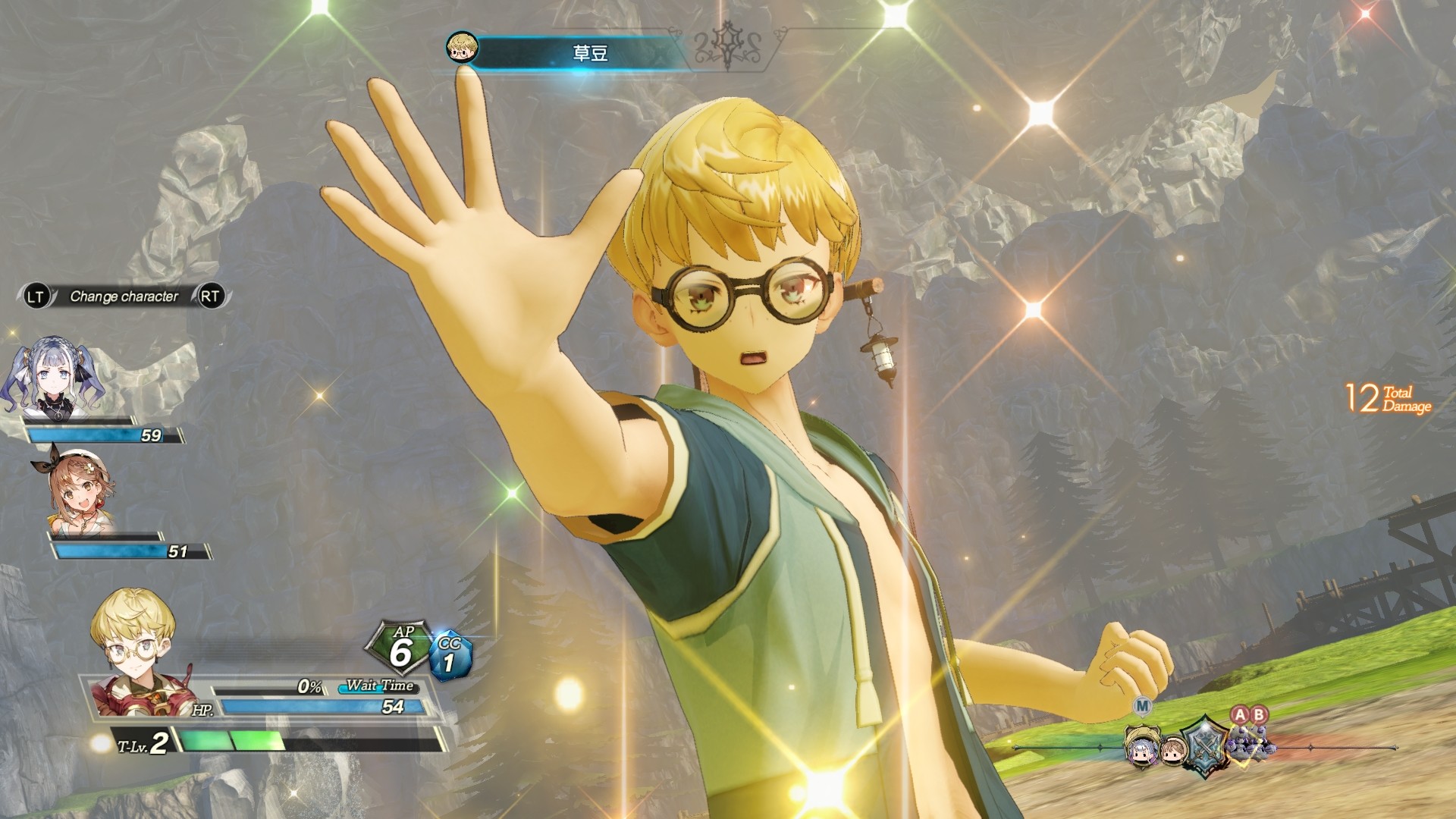The width and height of the screenshot is (1456, 819).
Task: Click the Change character label
Action: (124, 297)
